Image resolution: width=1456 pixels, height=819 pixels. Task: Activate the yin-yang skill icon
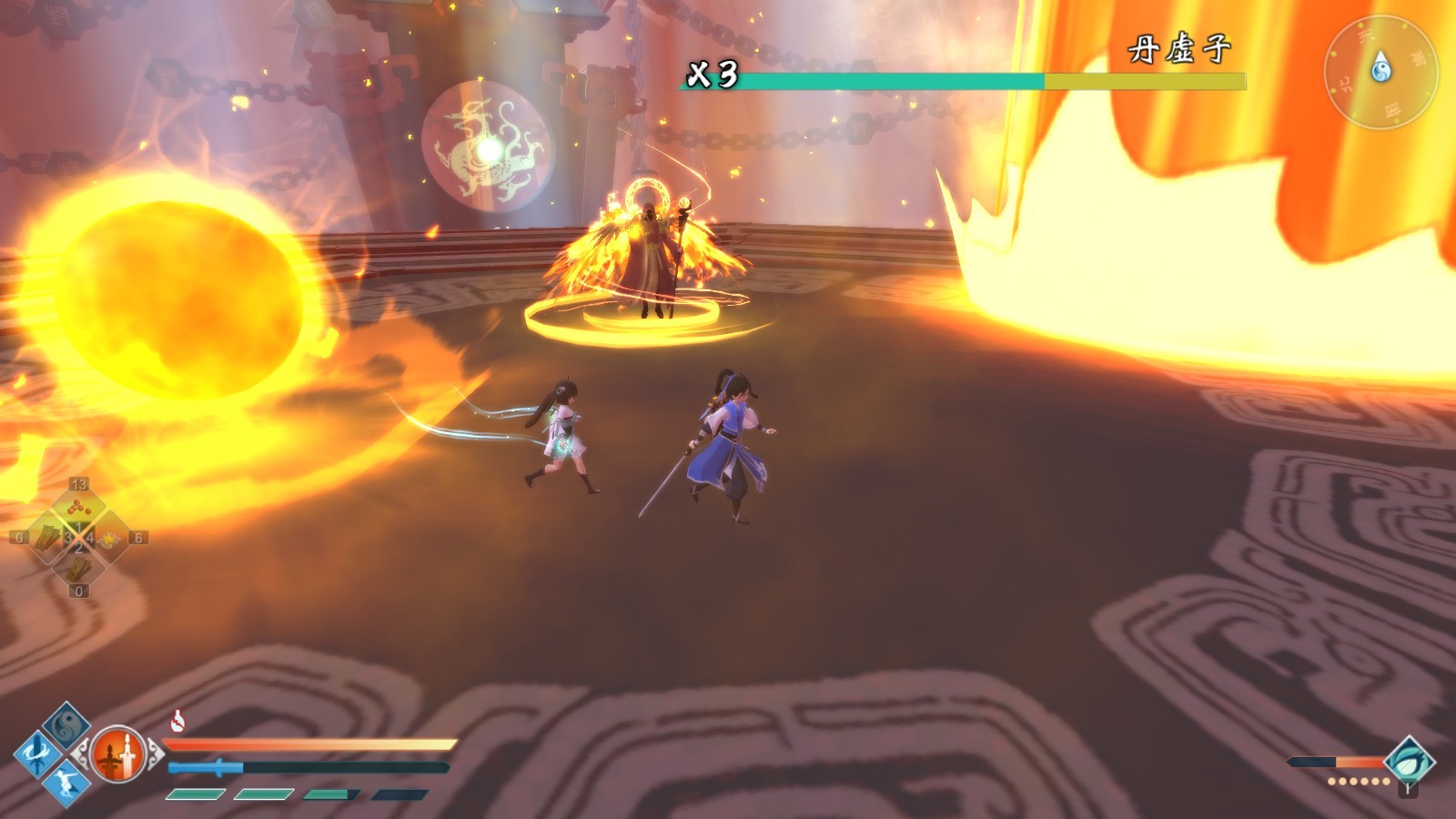66,725
